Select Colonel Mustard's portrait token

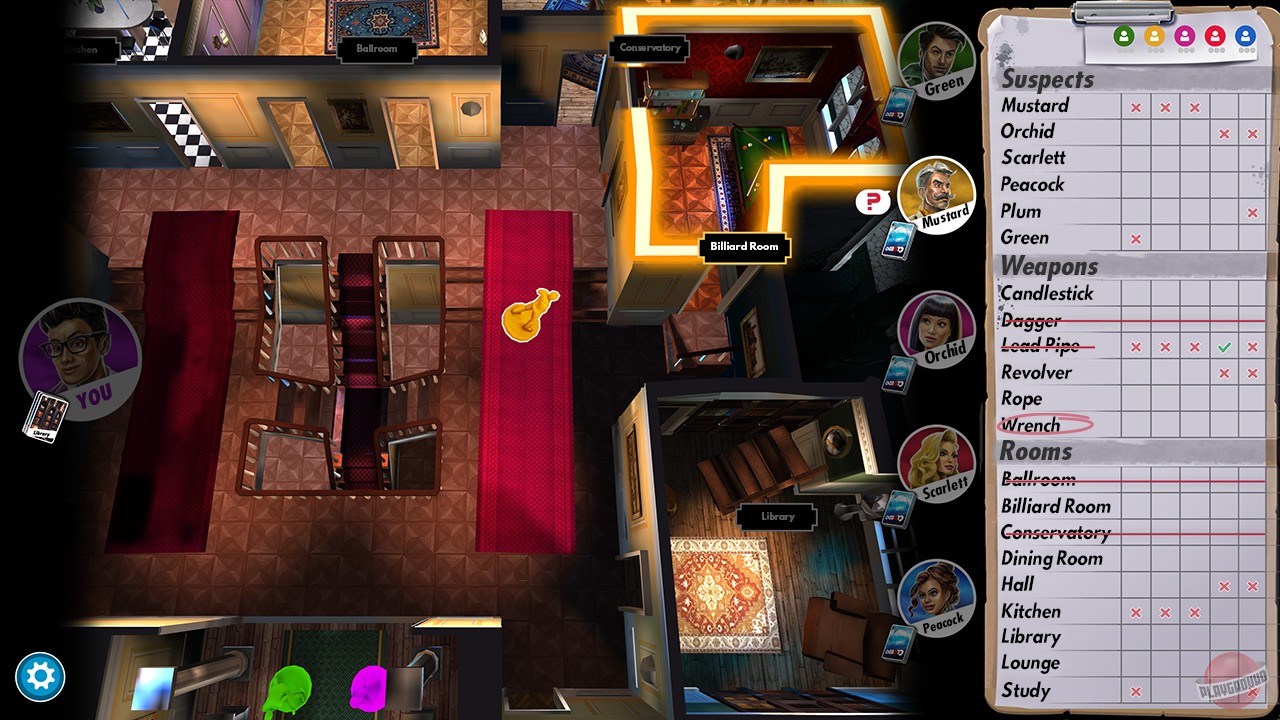point(937,197)
